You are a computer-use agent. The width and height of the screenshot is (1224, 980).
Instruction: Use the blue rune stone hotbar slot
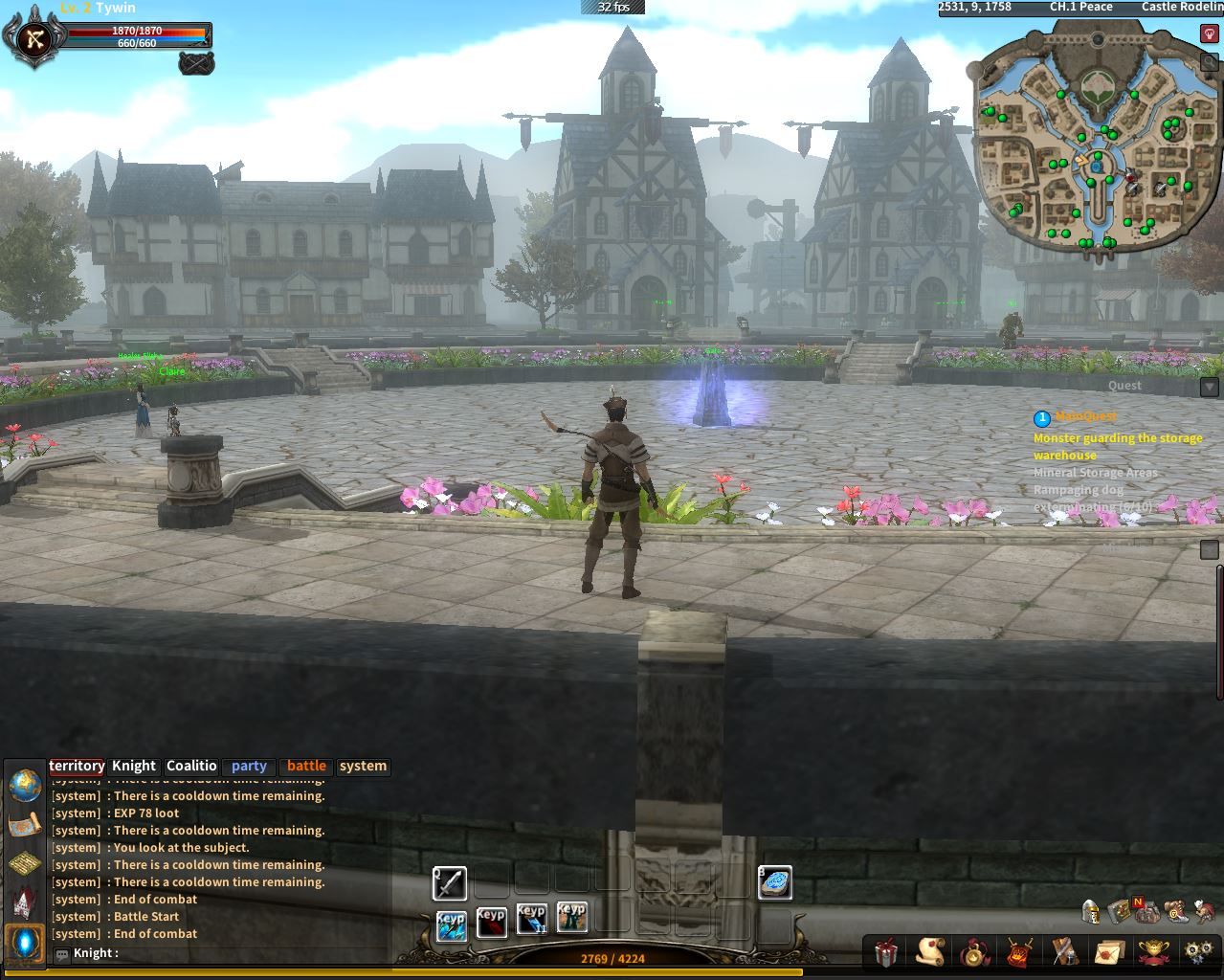(775, 882)
